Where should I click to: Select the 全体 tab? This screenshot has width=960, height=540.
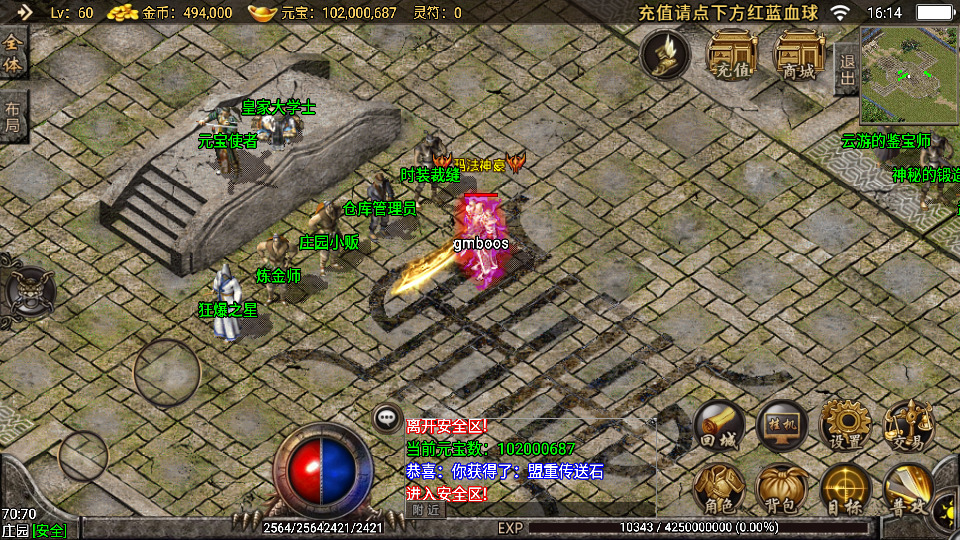13,54
